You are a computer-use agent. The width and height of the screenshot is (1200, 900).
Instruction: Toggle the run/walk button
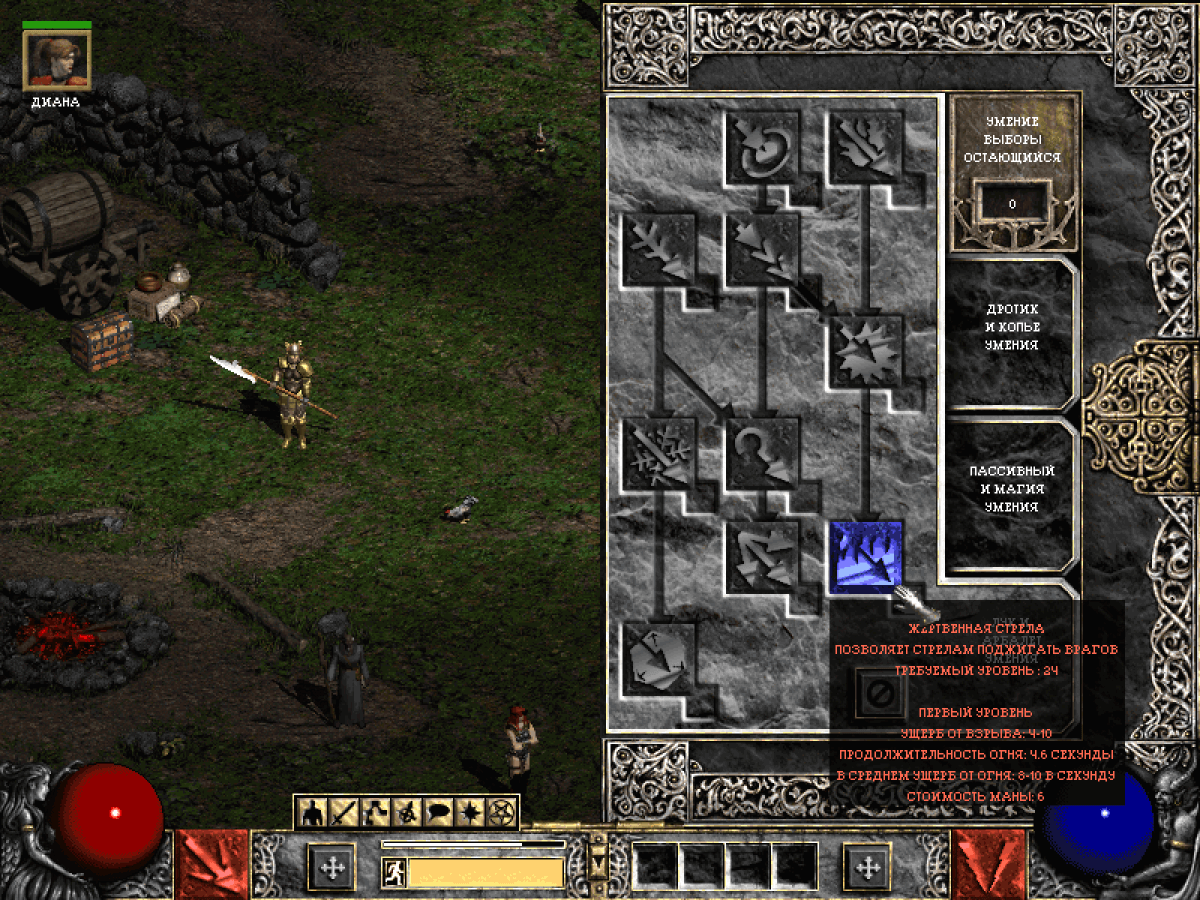click(394, 872)
